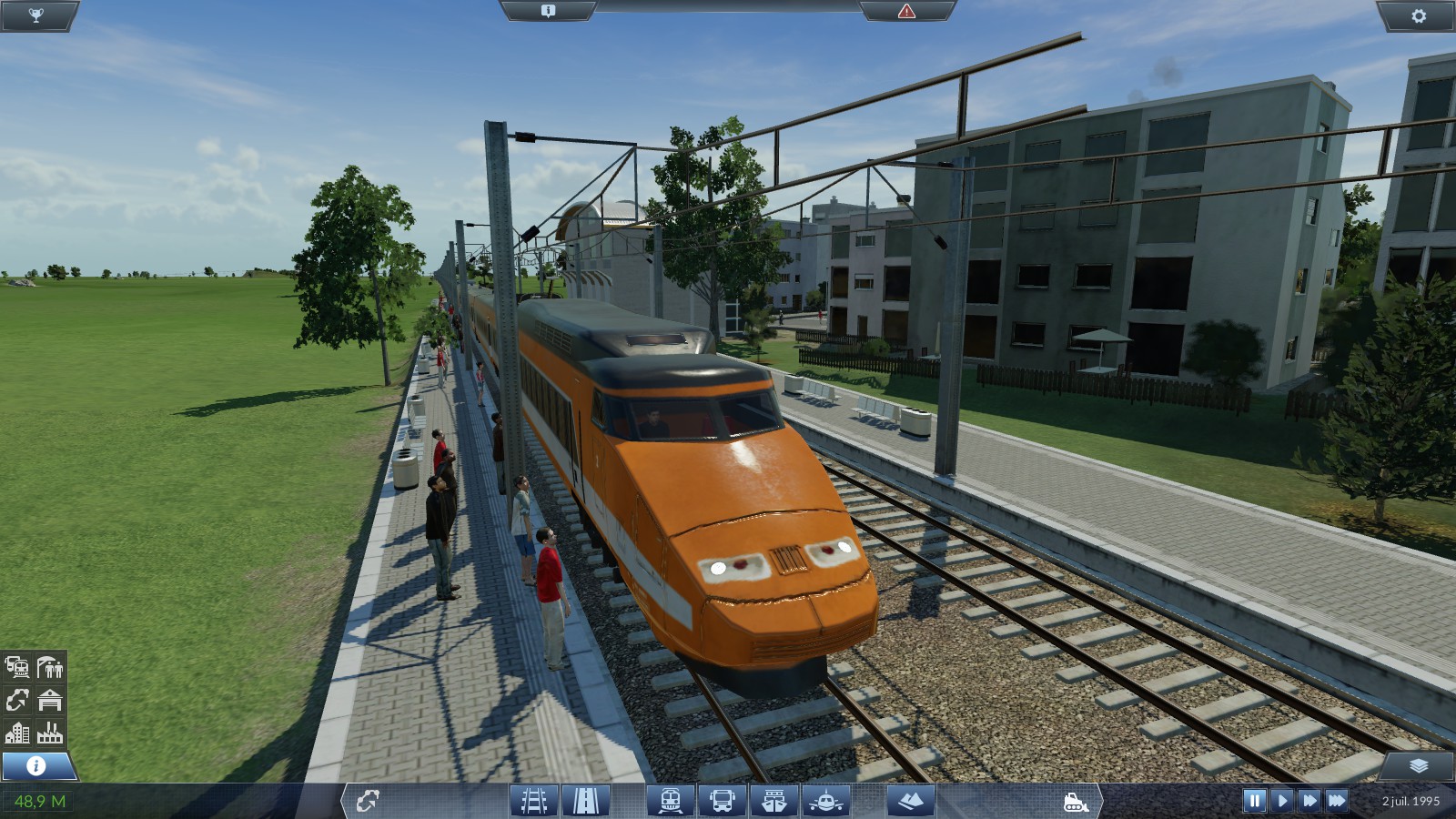
Task: Show the towns list with buildings icon
Action: 17,733
